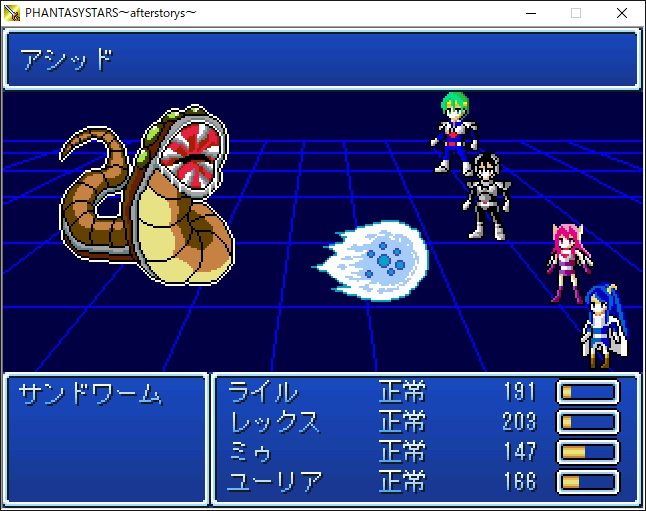Image resolution: width=646 pixels, height=511 pixels.
Task: Pick ミゥ from the party list
Action: pos(251,452)
